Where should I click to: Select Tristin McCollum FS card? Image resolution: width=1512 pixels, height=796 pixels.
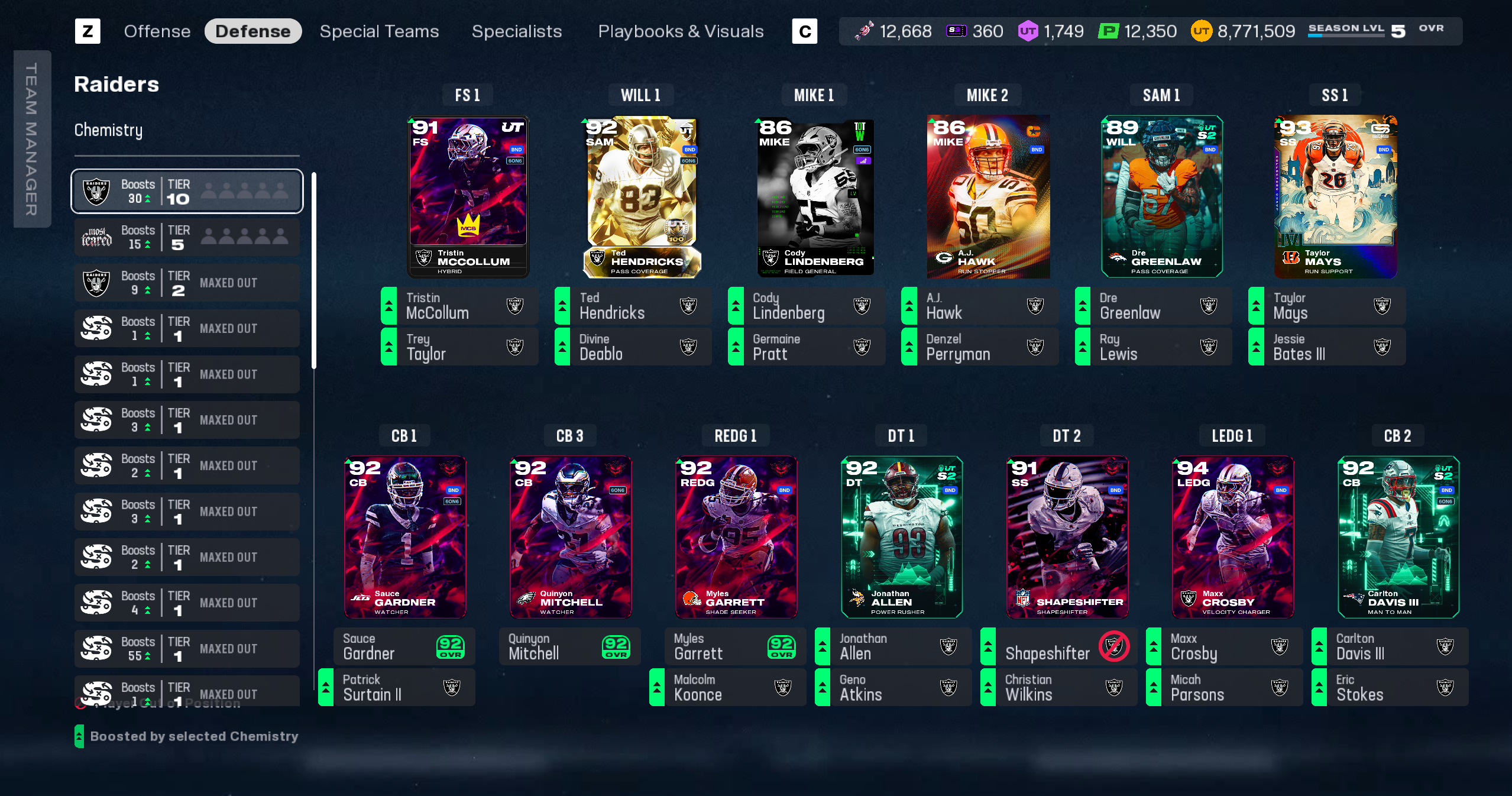[x=468, y=196]
